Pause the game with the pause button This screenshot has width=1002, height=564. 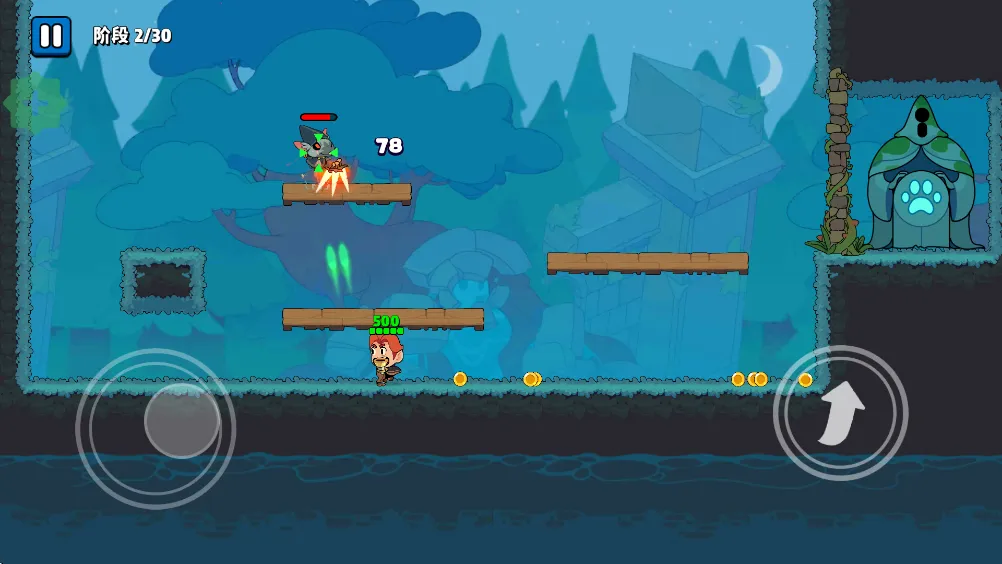tap(50, 37)
